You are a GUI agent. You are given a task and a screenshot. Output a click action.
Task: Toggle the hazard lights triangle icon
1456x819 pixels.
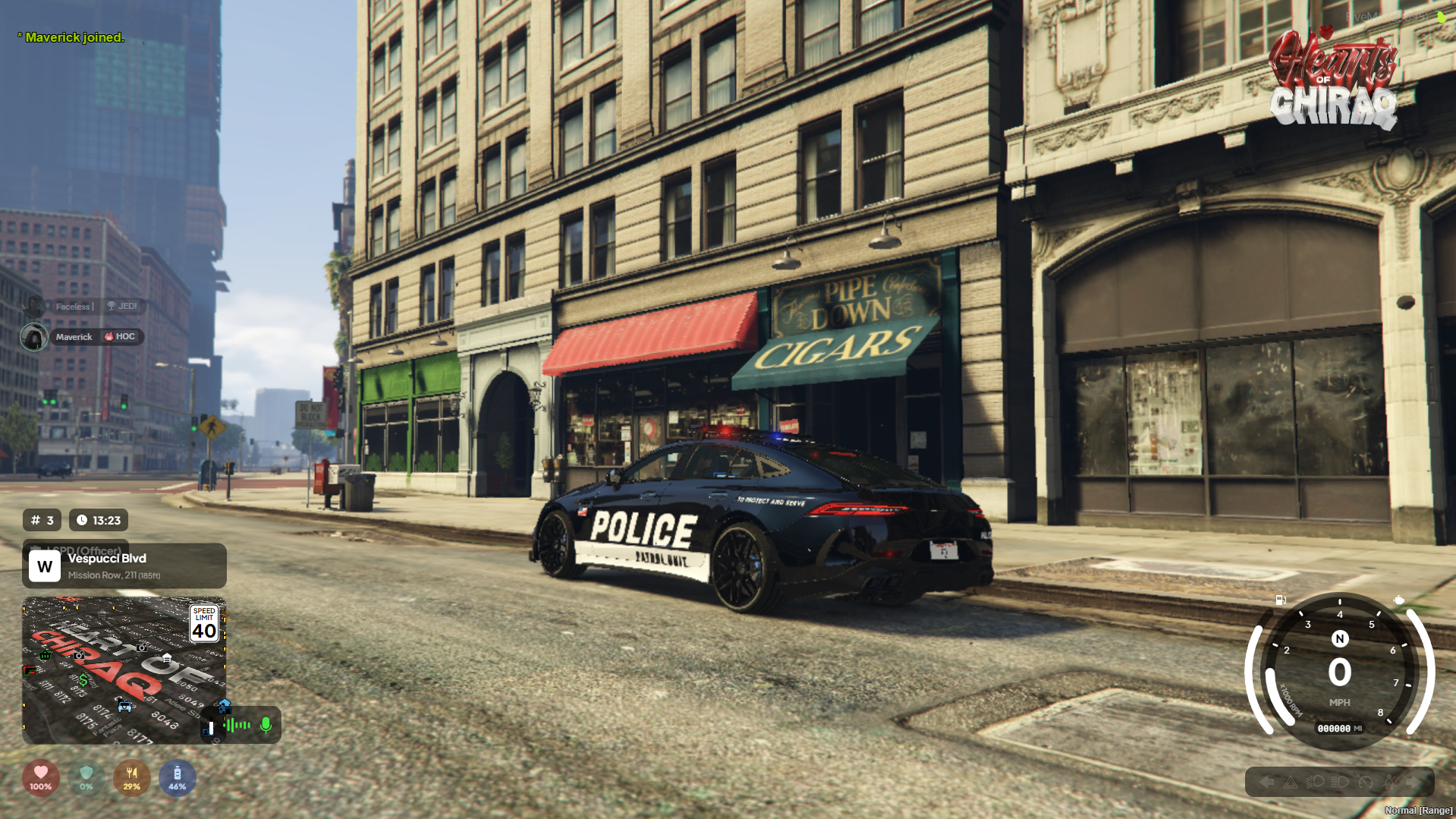point(1290,782)
